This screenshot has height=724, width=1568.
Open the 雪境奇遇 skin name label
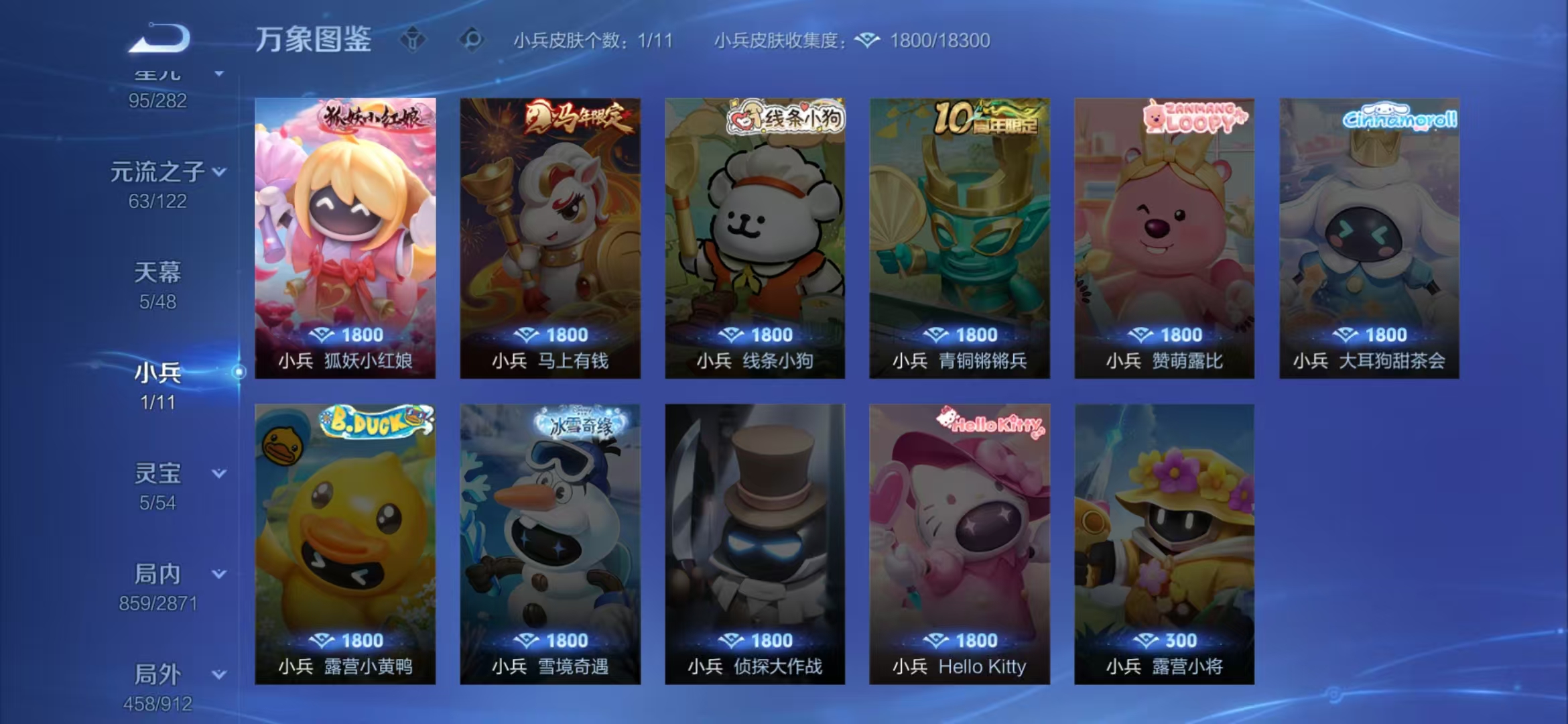click(x=549, y=666)
